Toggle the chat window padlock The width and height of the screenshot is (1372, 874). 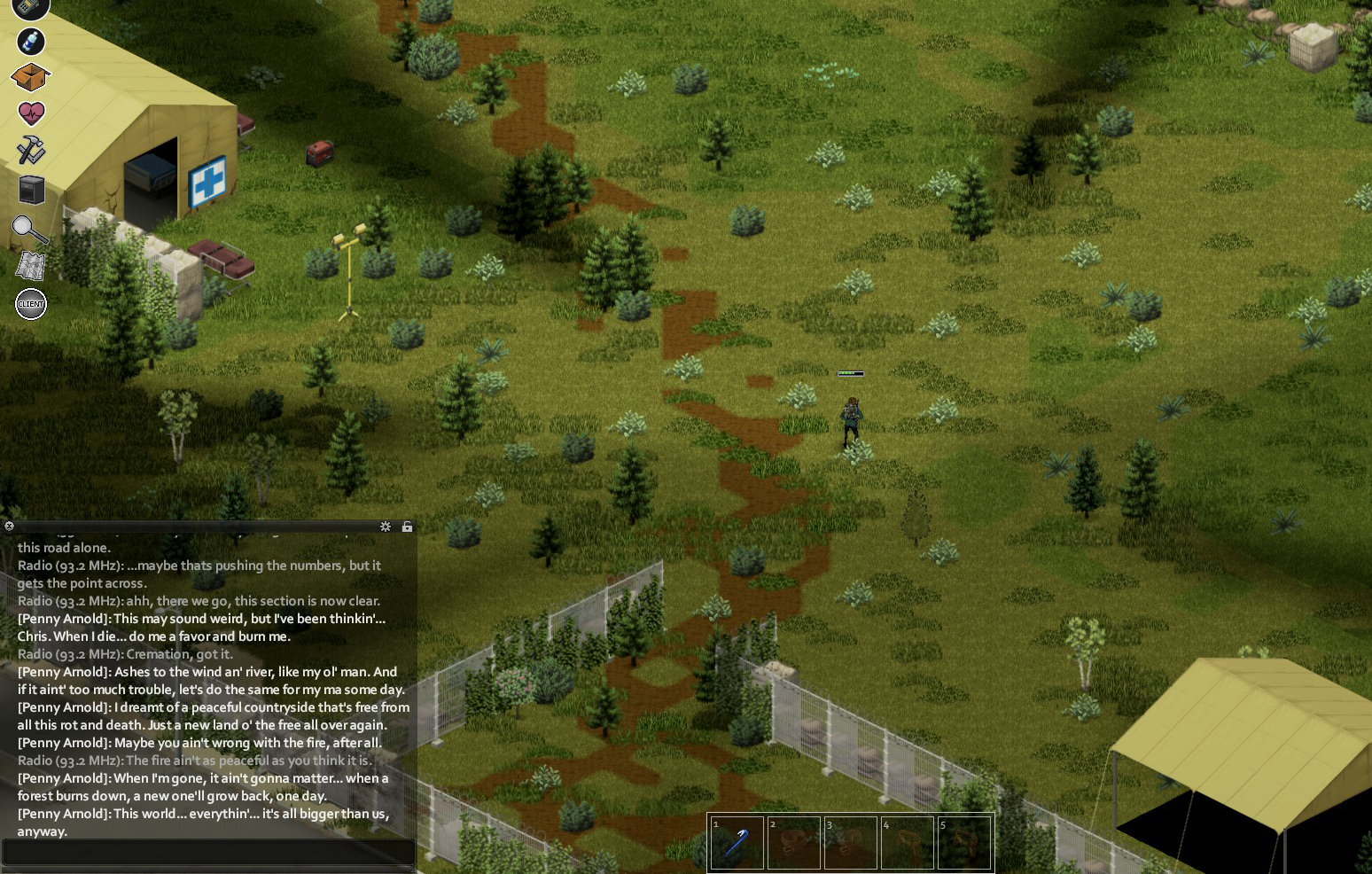click(x=407, y=527)
